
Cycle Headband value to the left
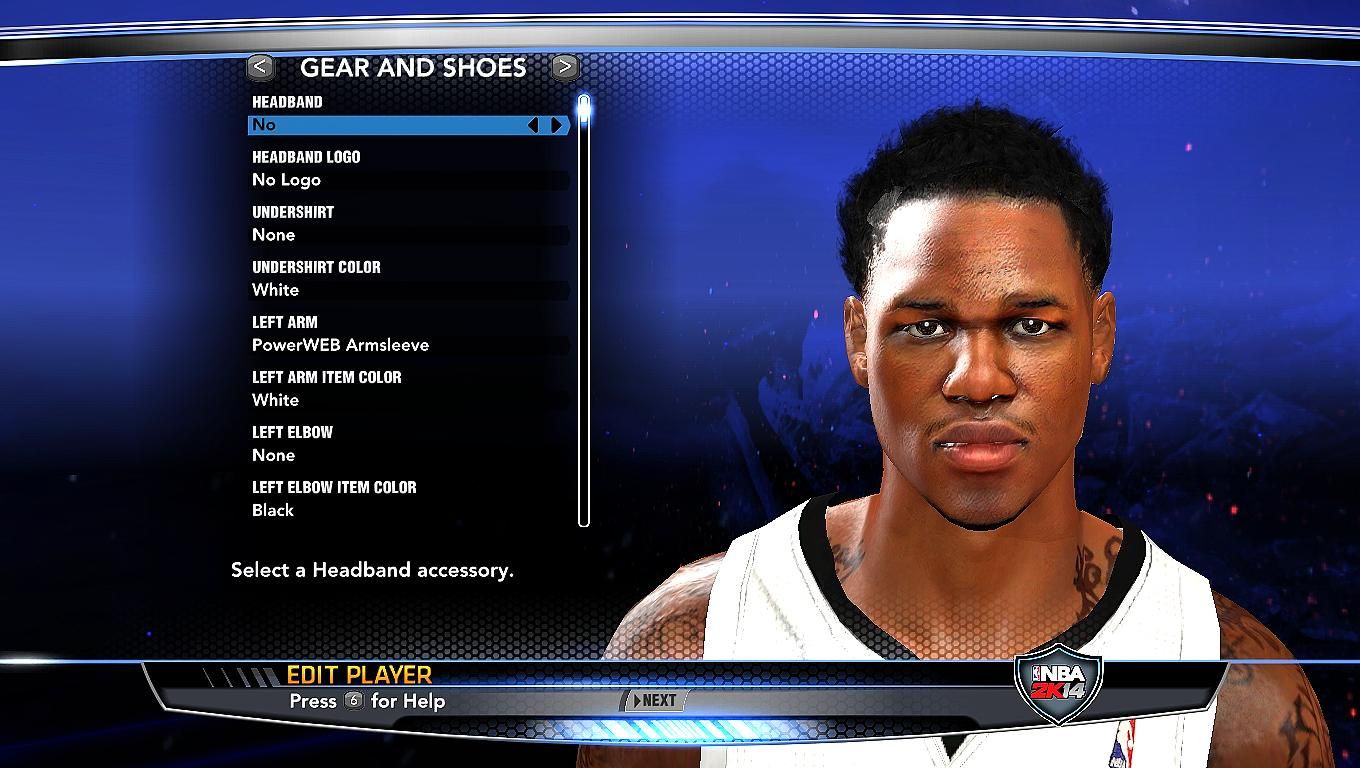pos(533,125)
